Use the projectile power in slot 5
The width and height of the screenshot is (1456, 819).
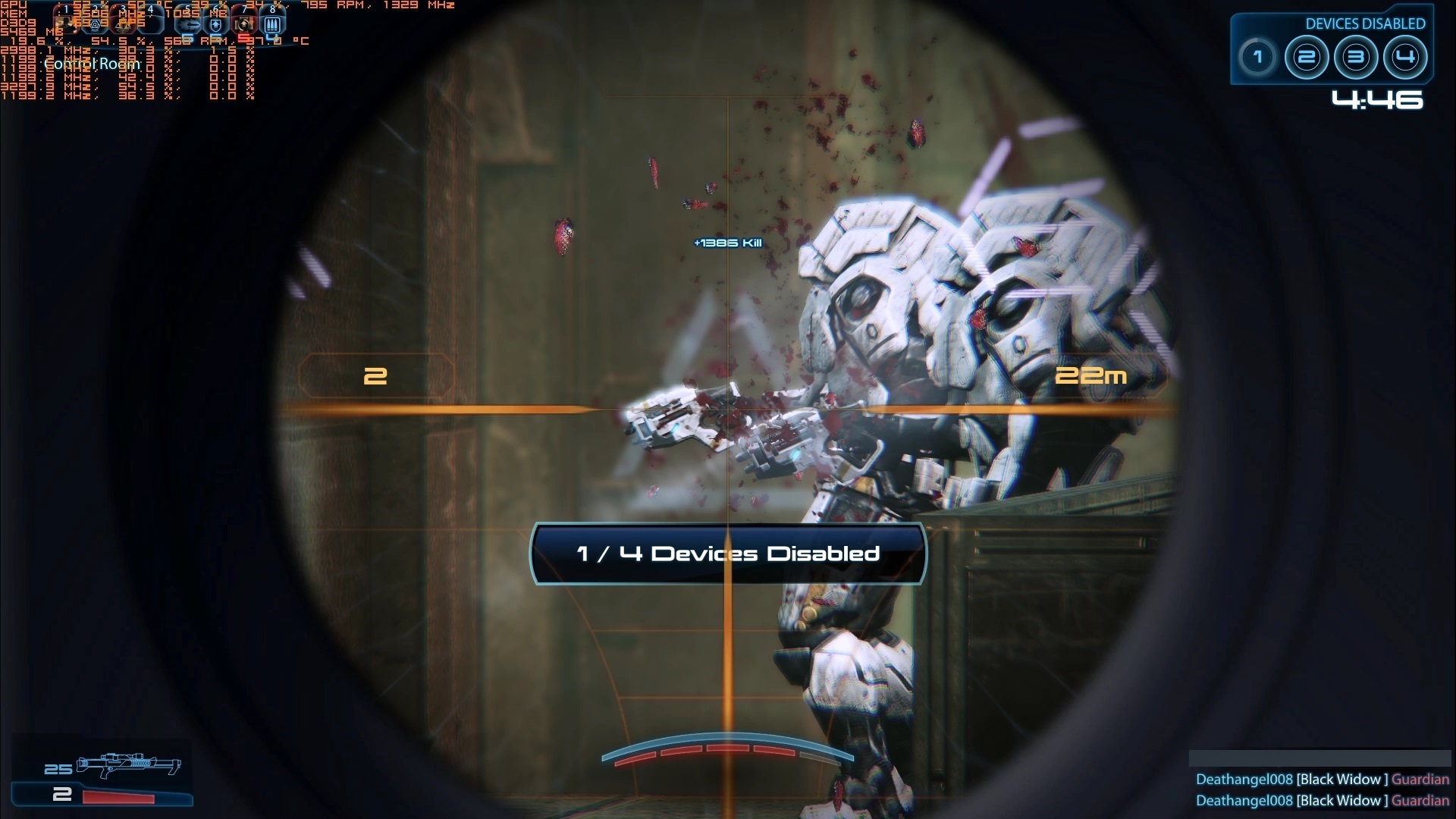click(x=188, y=24)
